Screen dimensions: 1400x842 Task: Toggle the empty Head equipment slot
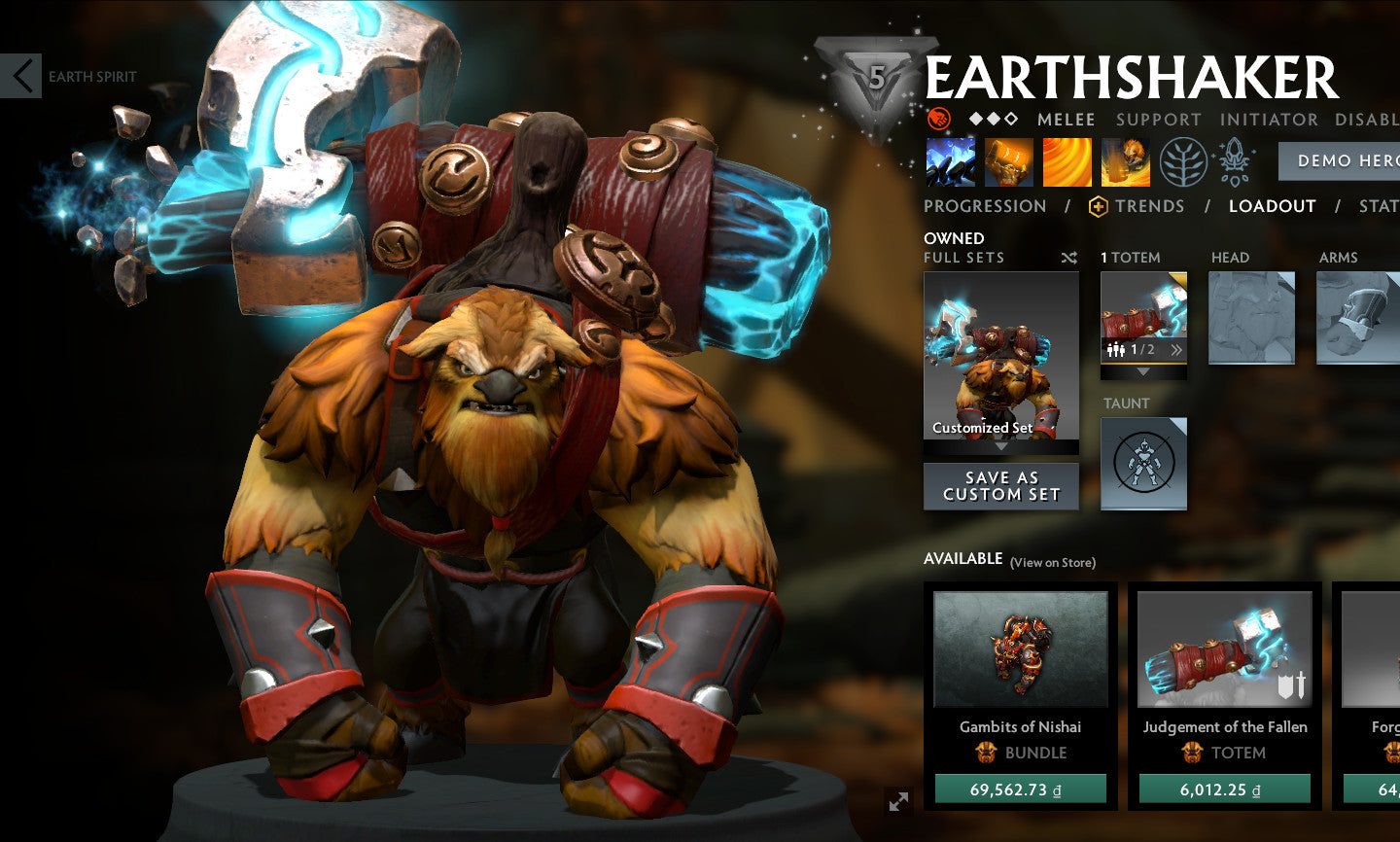click(1251, 316)
